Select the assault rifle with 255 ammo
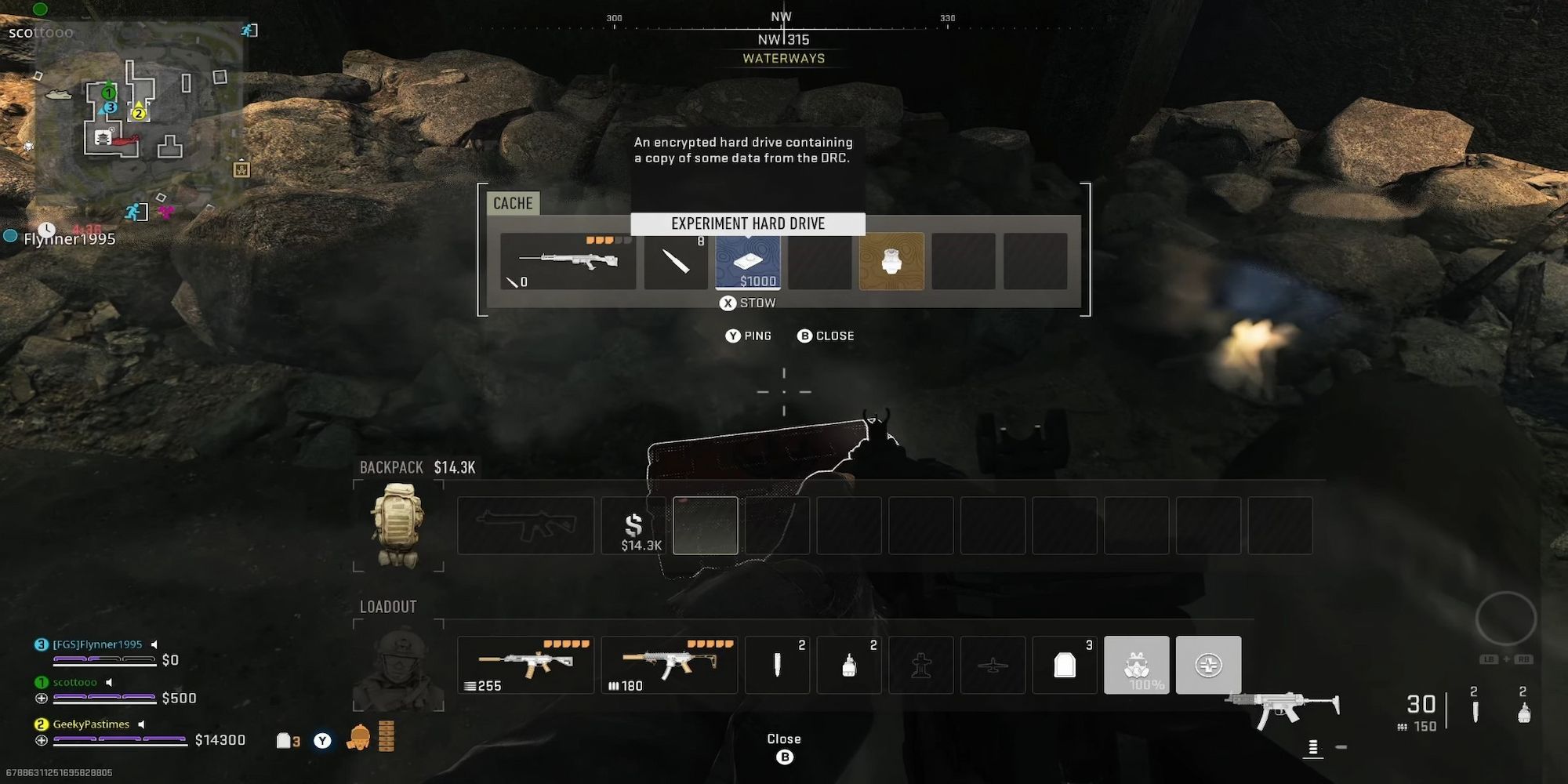Screen dimensions: 1568x784 point(524,665)
